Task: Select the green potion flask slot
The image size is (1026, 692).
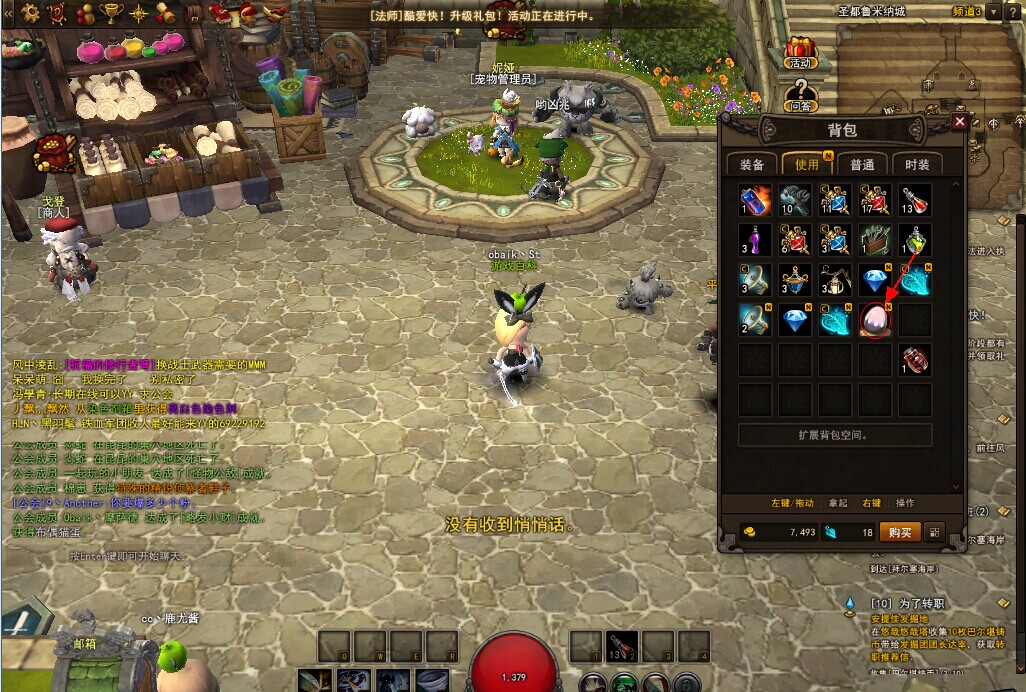Action: pyautogui.click(x=915, y=240)
